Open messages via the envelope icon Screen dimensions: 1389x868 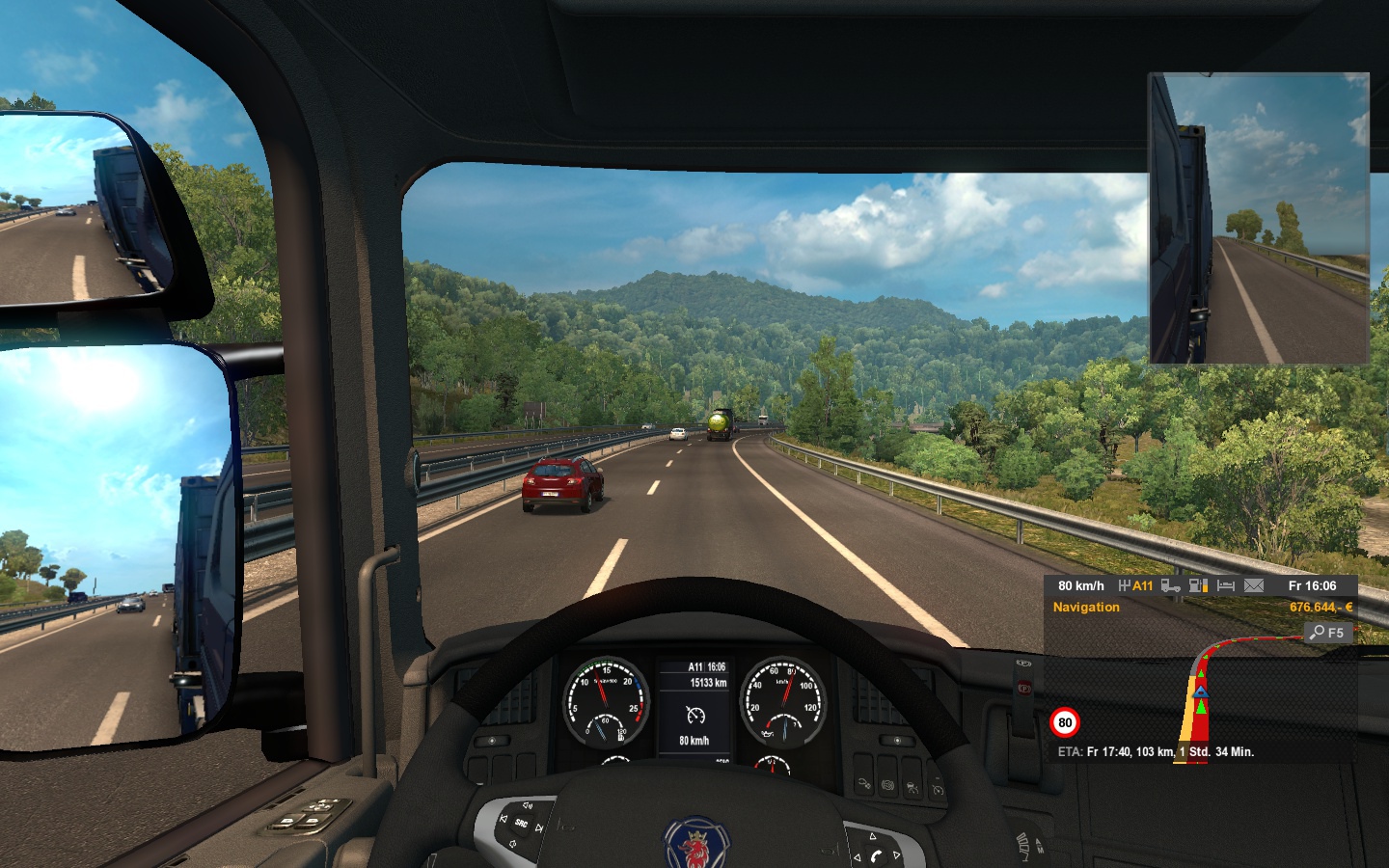[x=1254, y=585]
